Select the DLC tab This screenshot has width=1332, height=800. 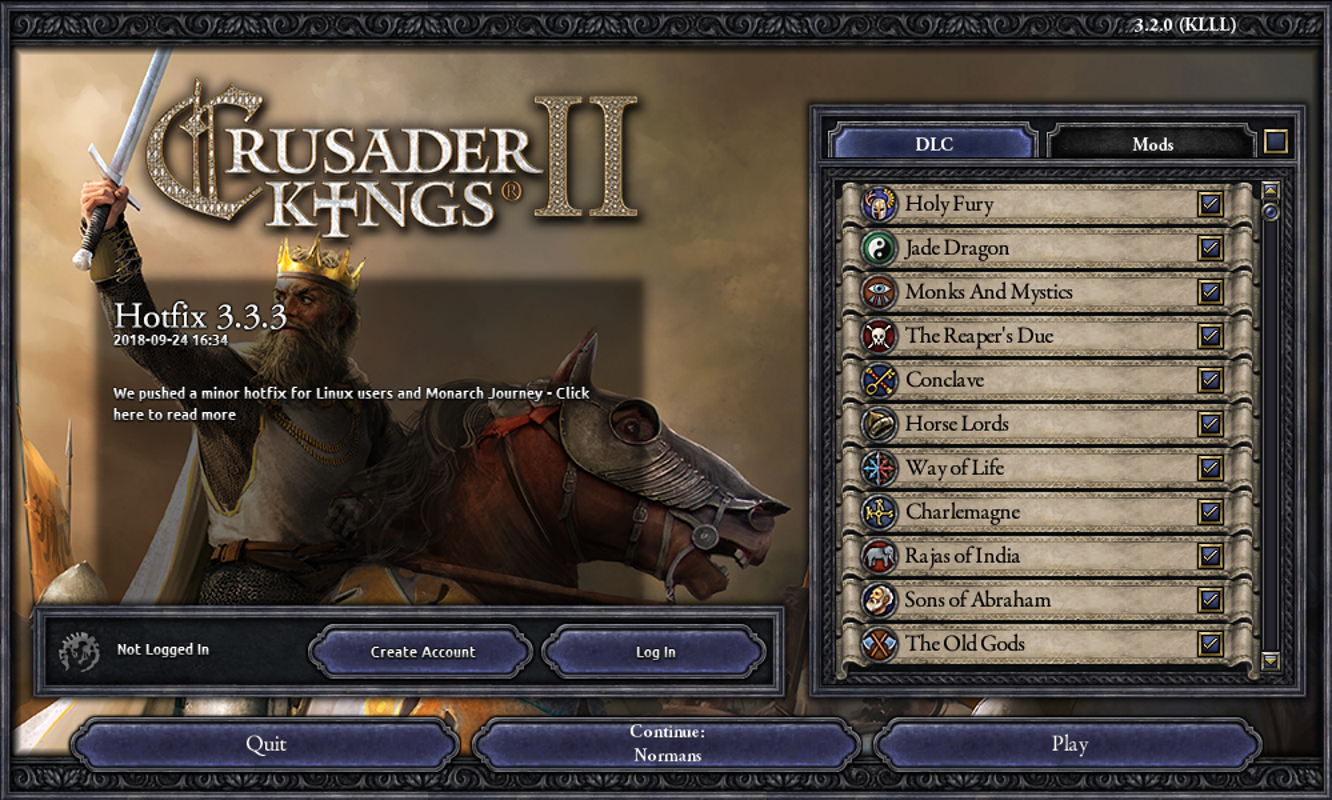[x=934, y=144]
